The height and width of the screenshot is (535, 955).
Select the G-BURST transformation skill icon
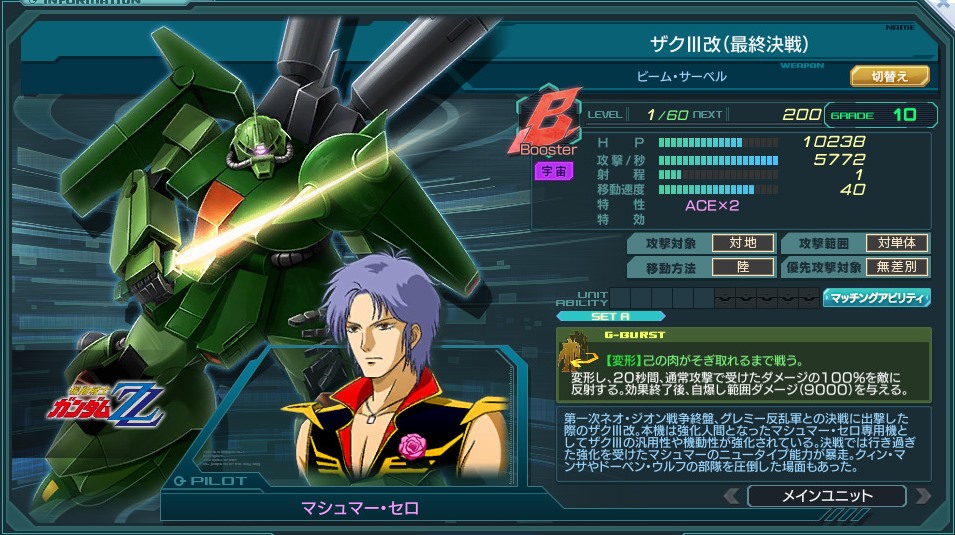point(577,351)
